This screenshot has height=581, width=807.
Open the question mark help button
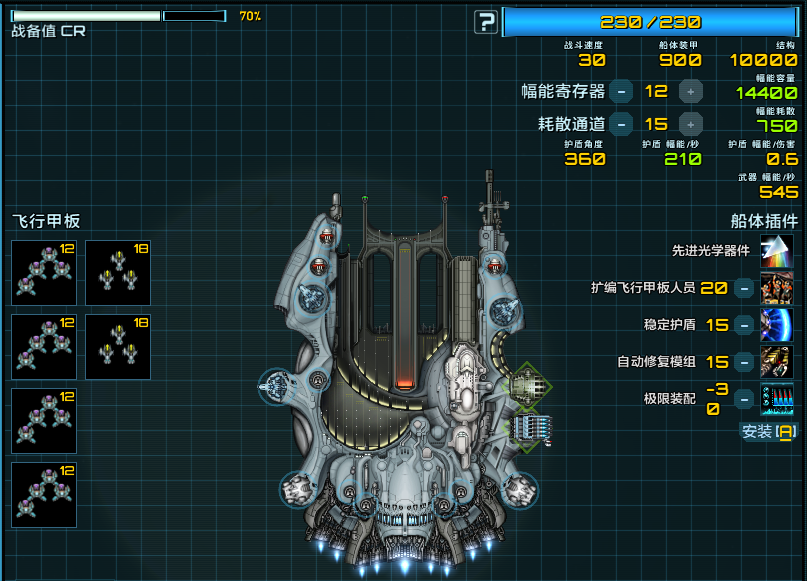click(x=486, y=22)
